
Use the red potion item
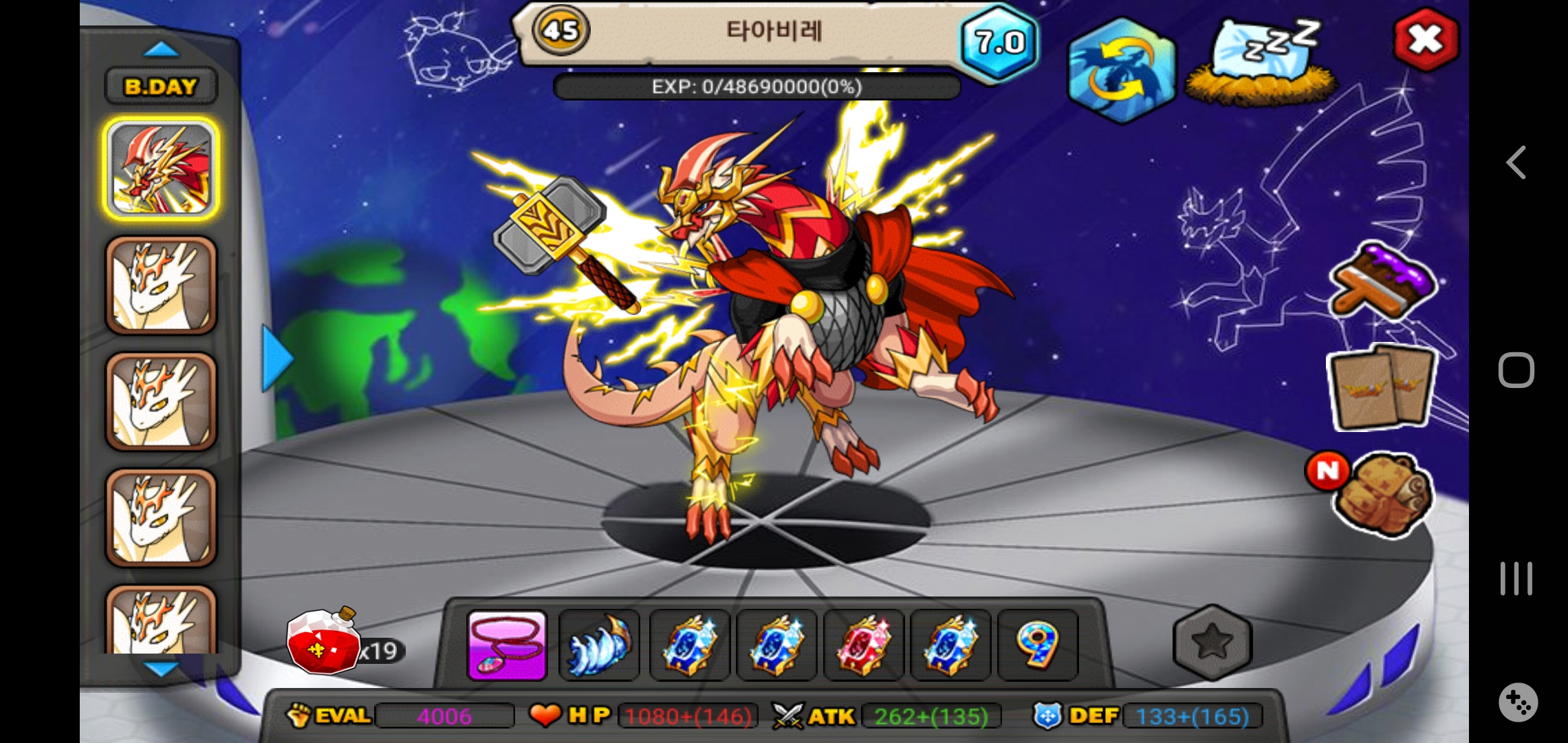323,642
